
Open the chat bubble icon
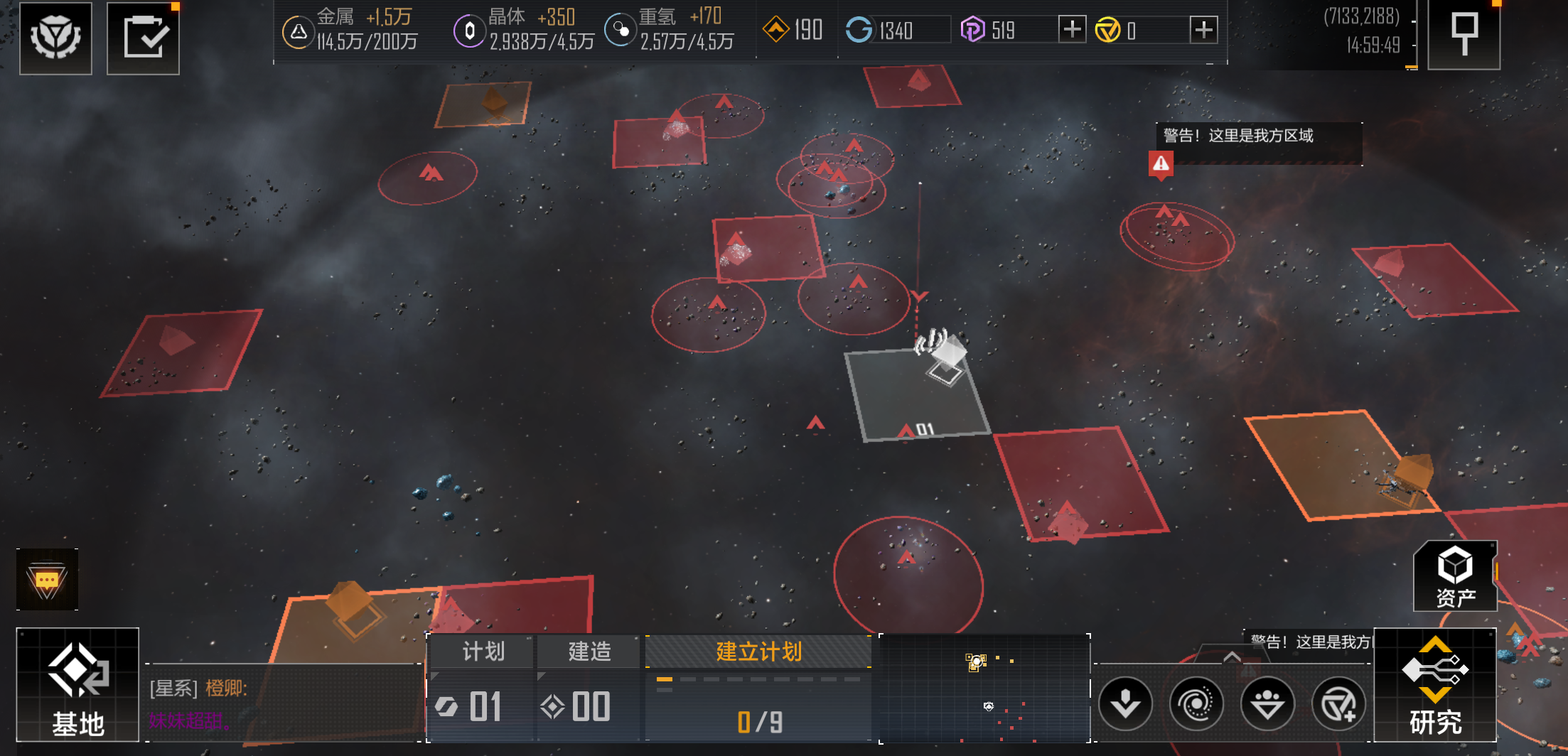[47, 580]
